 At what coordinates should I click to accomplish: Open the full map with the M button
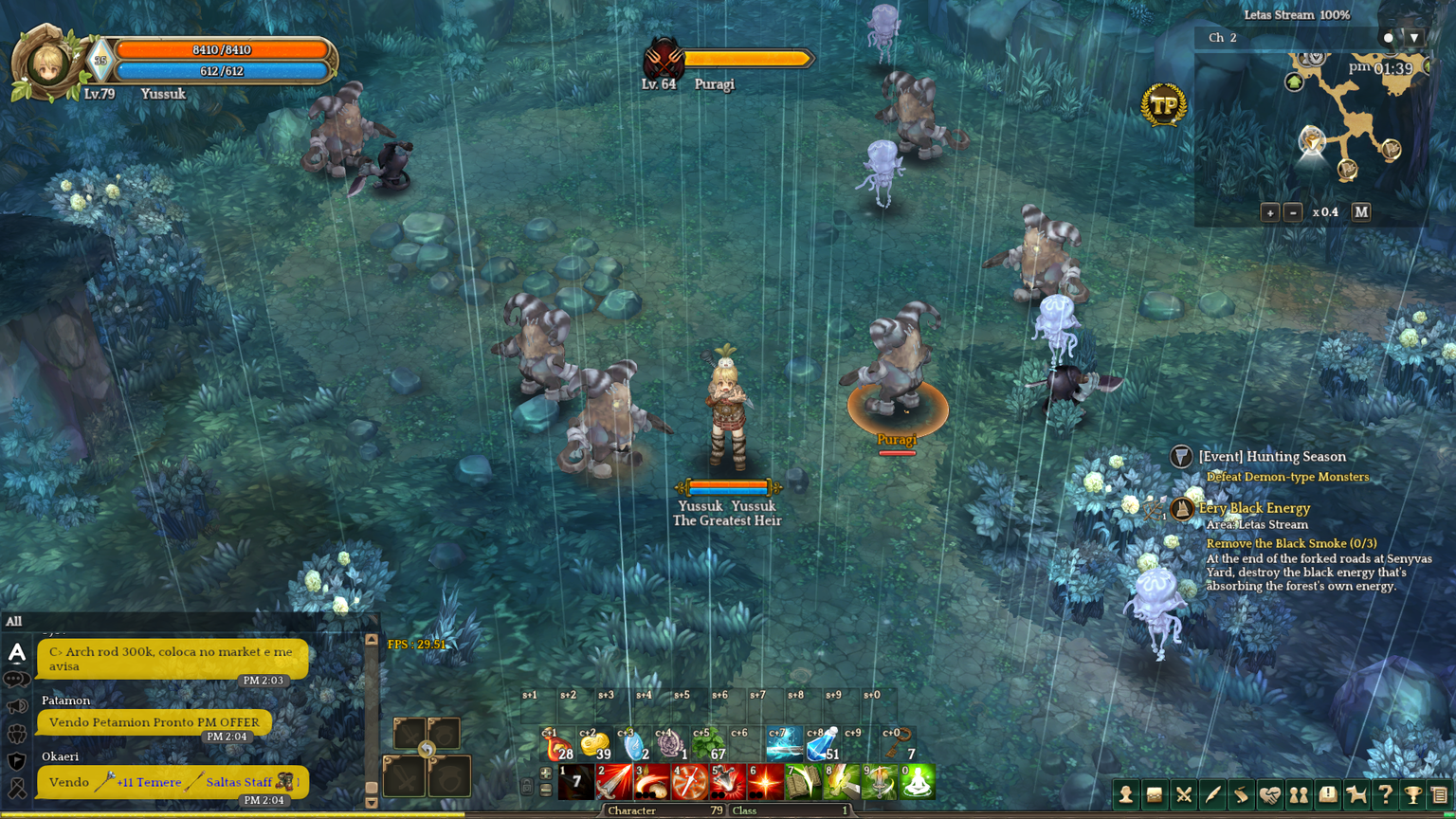1361,212
